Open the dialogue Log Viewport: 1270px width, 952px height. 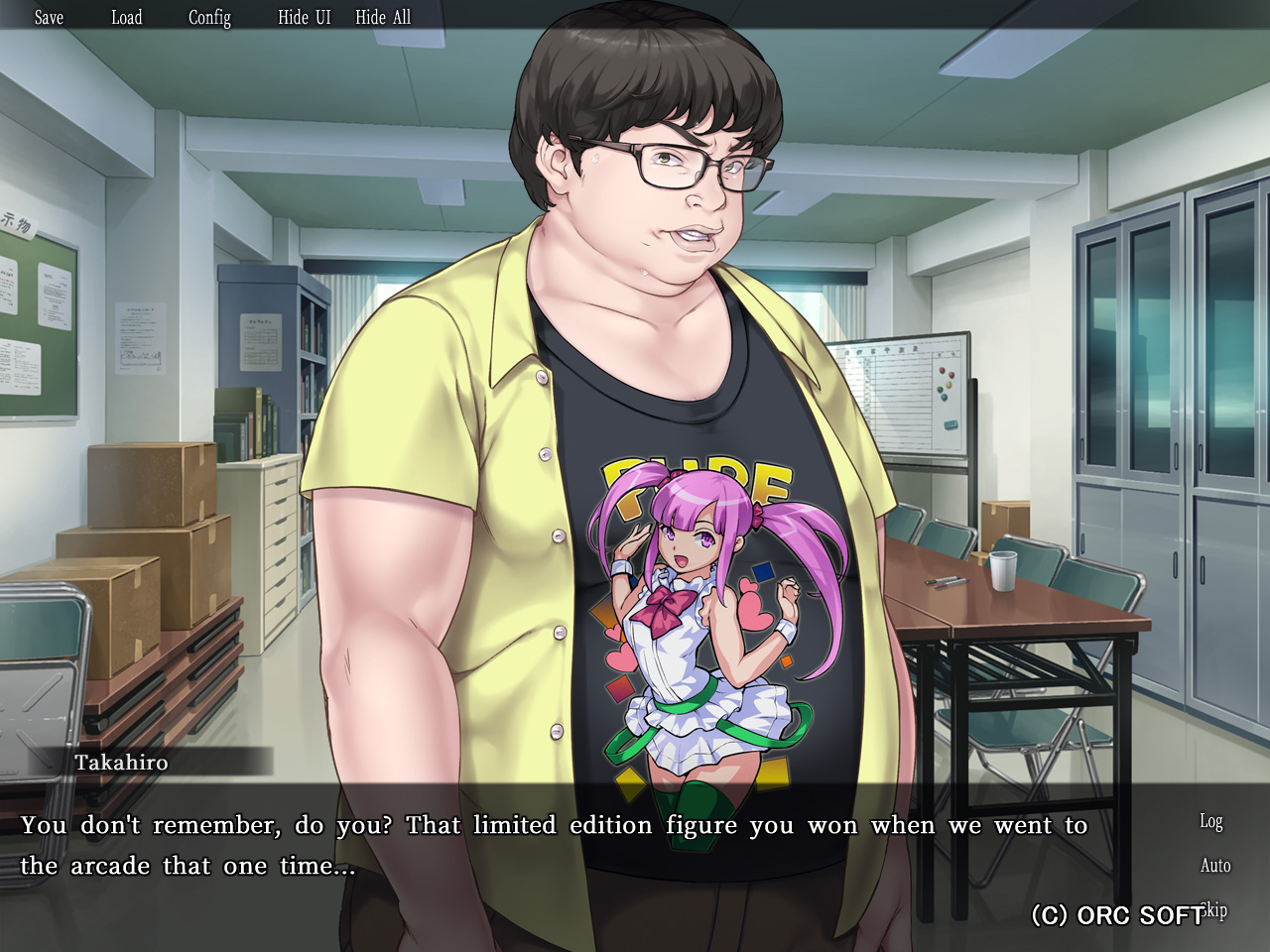1210,821
